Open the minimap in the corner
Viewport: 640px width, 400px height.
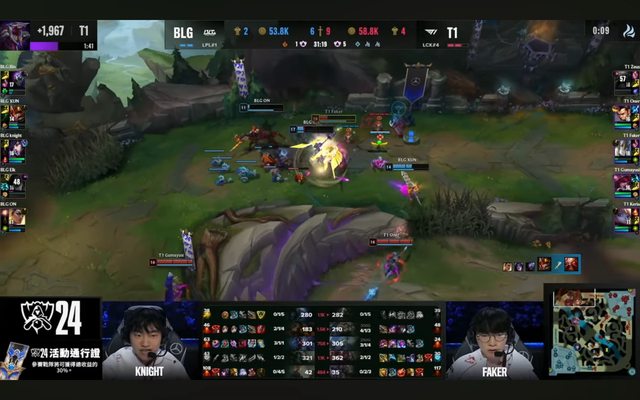(593, 335)
